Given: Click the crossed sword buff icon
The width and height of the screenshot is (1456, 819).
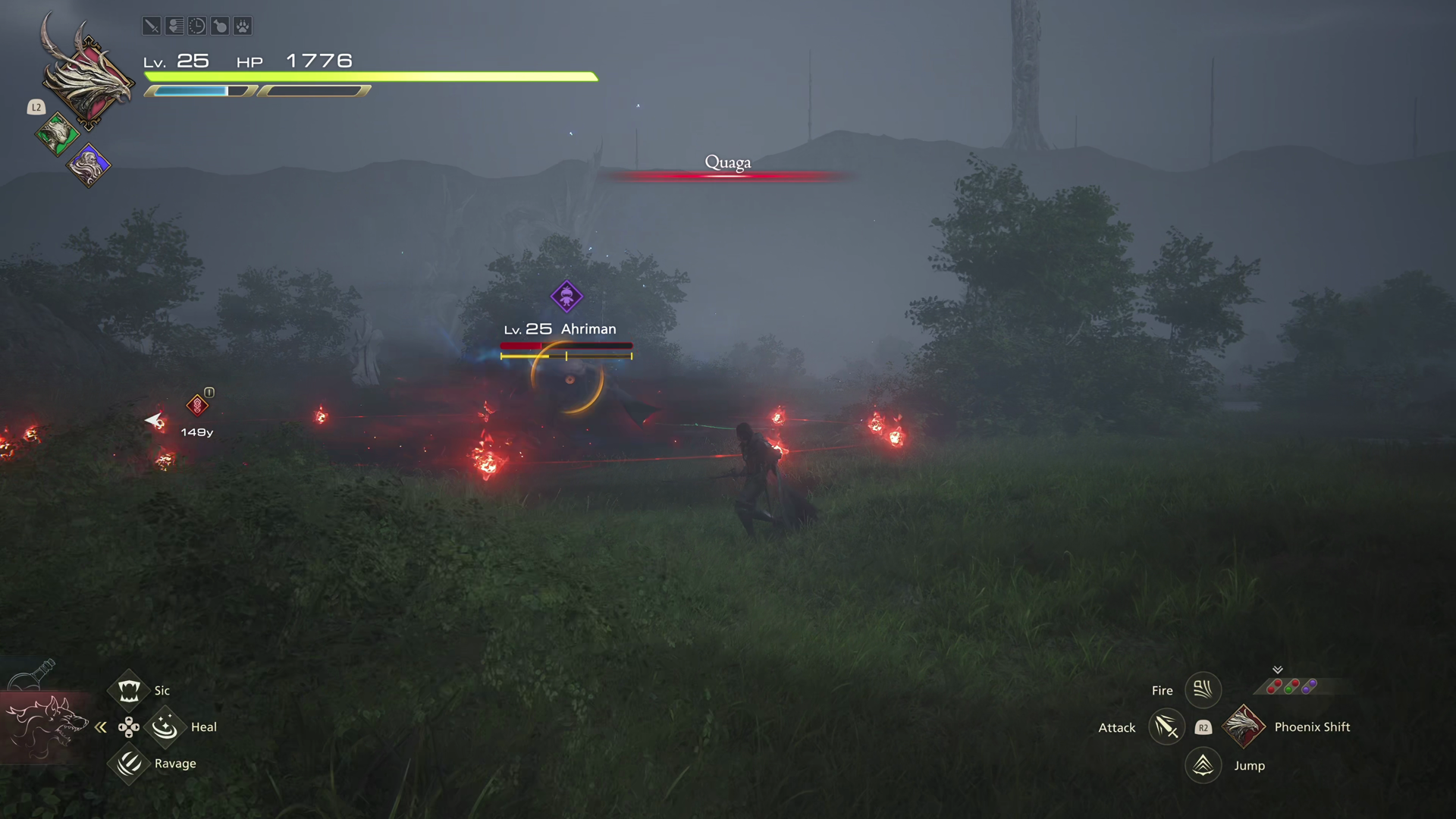Looking at the screenshot, I should pyautogui.click(x=152, y=27).
